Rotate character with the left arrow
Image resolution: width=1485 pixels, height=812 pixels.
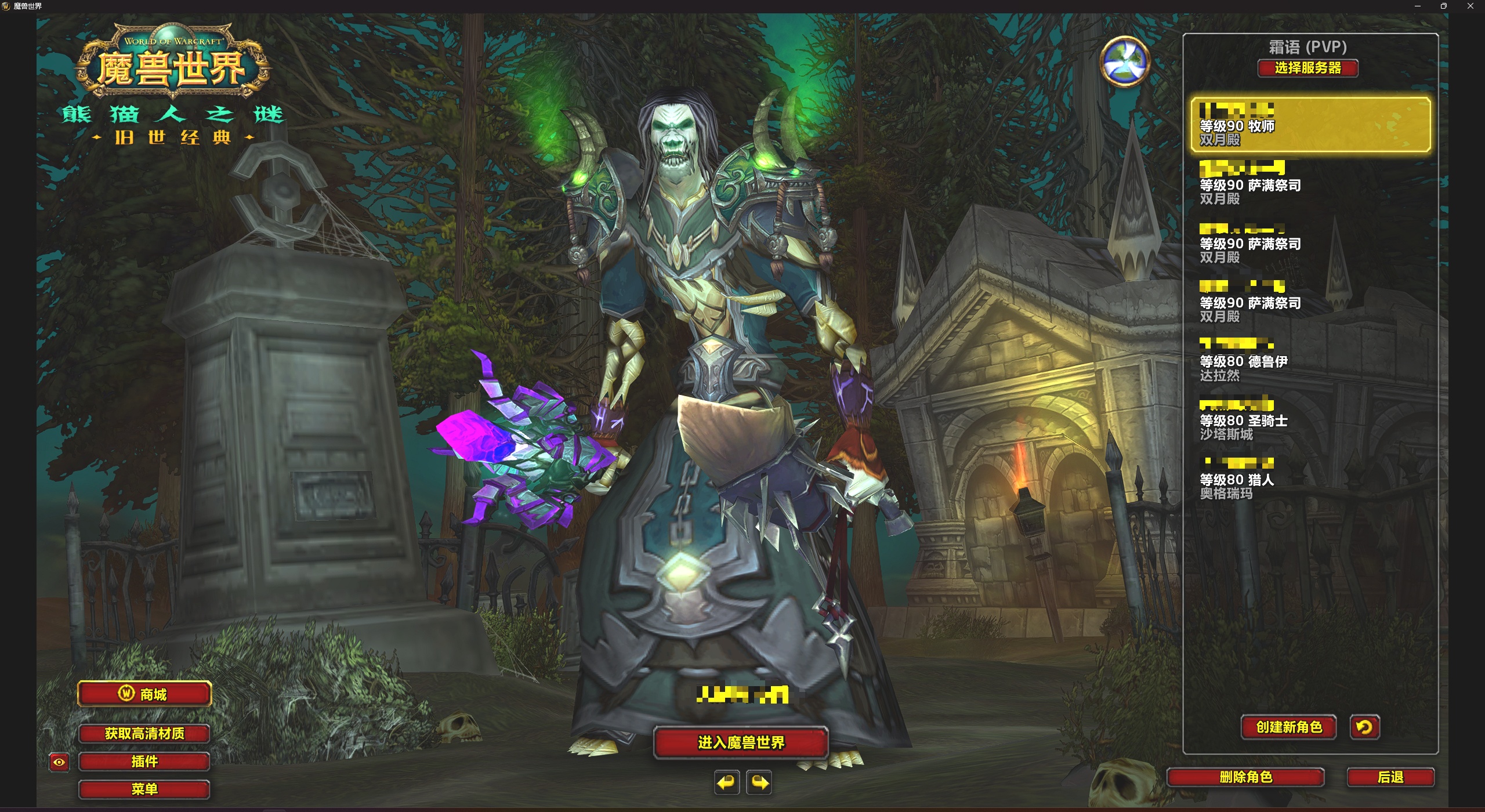click(726, 783)
